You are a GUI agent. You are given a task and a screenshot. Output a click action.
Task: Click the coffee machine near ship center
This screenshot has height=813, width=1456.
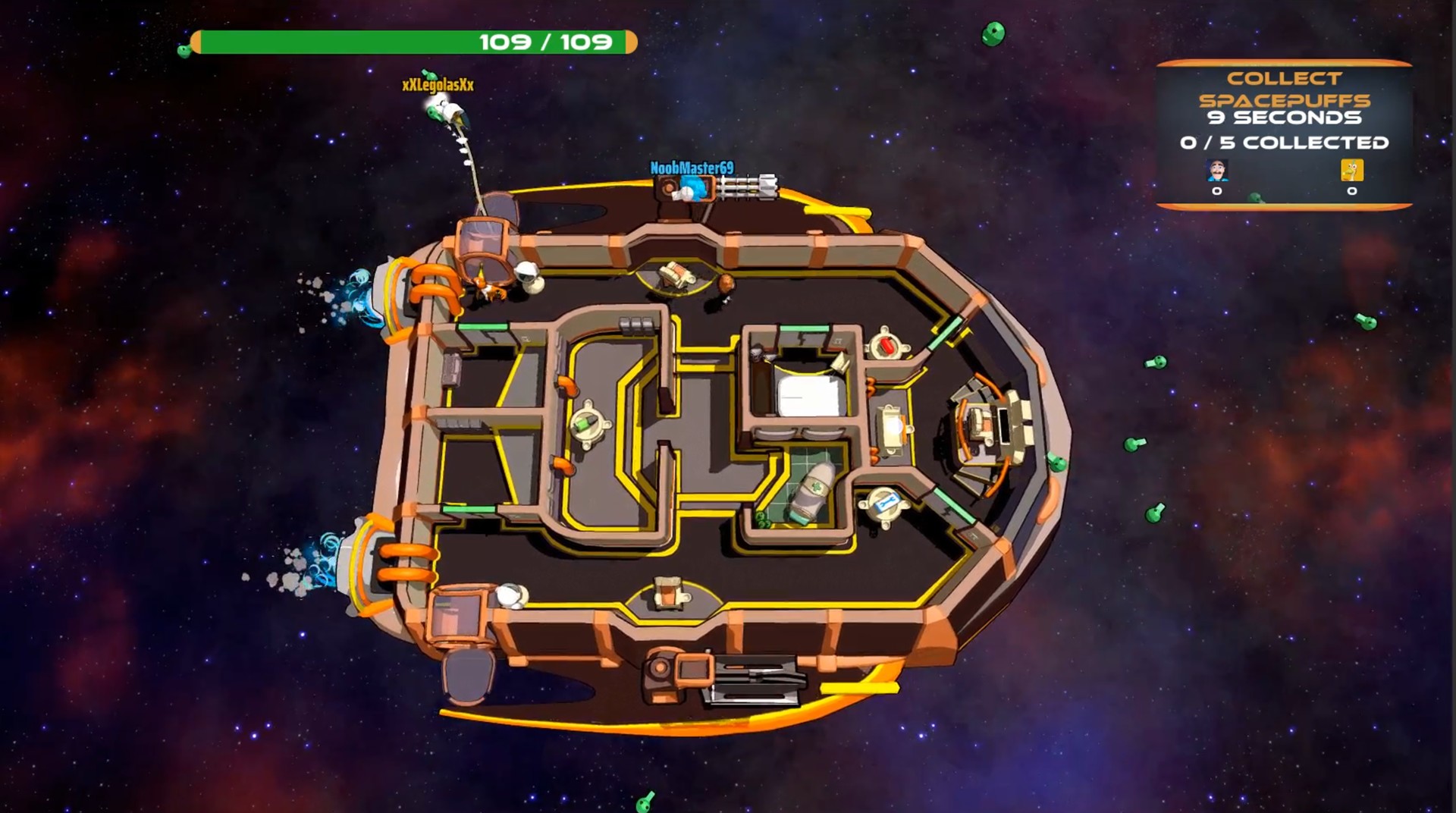pyautogui.click(x=675, y=275)
